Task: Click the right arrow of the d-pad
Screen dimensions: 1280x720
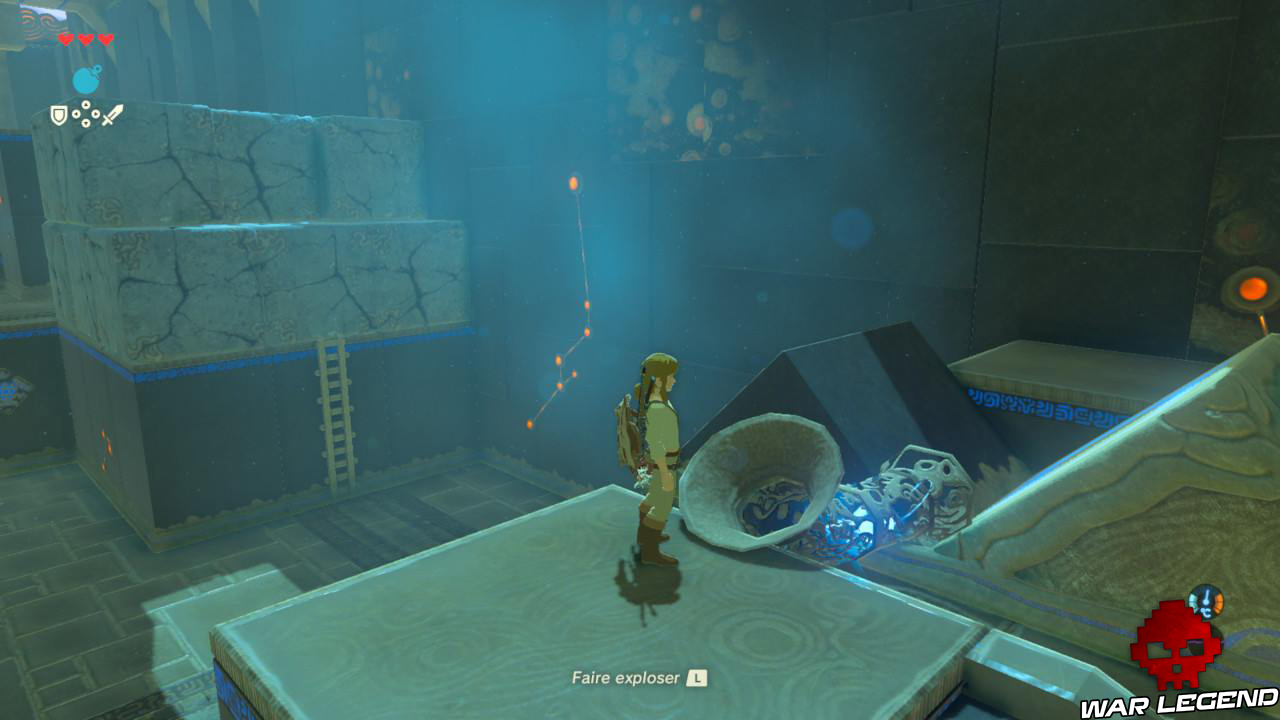Action: (x=95, y=115)
